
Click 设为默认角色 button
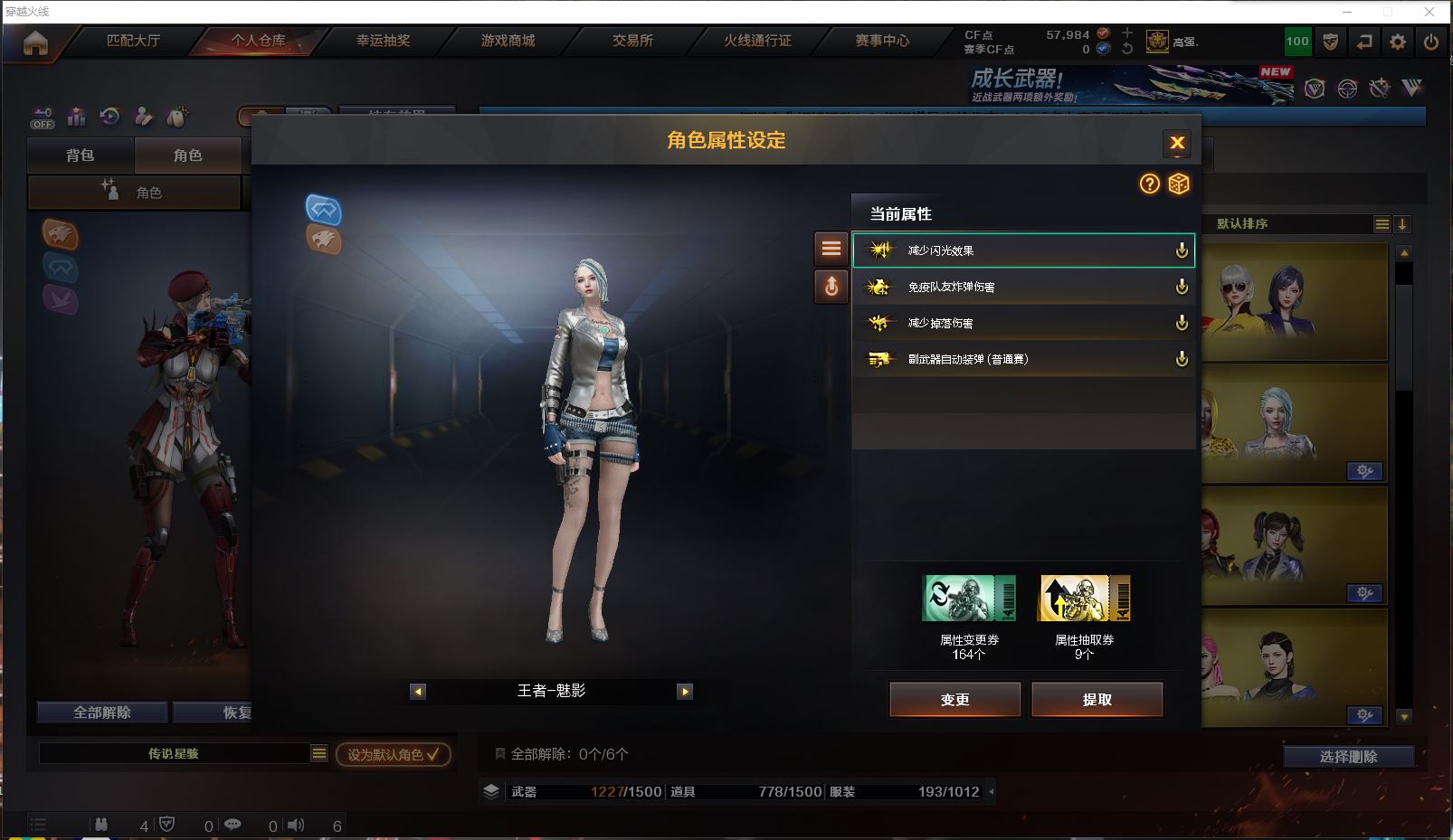[393, 754]
